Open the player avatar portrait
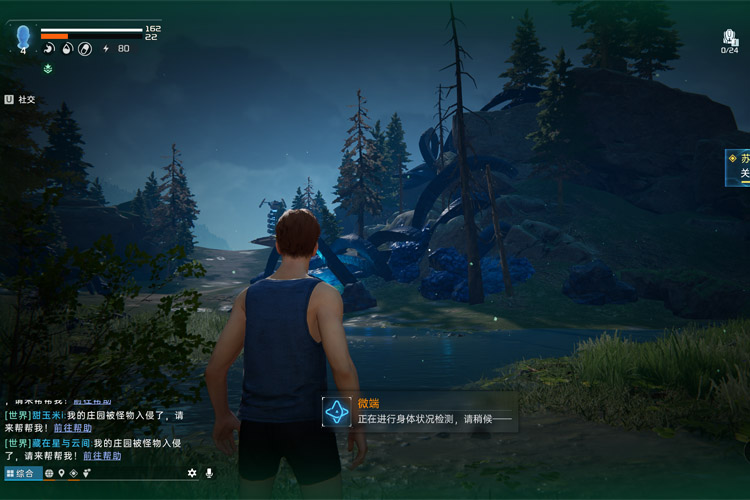 coord(23,38)
